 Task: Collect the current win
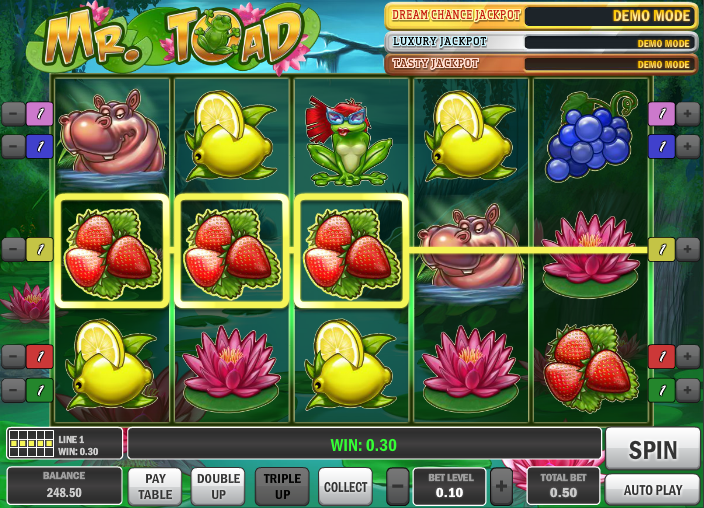(x=345, y=486)
